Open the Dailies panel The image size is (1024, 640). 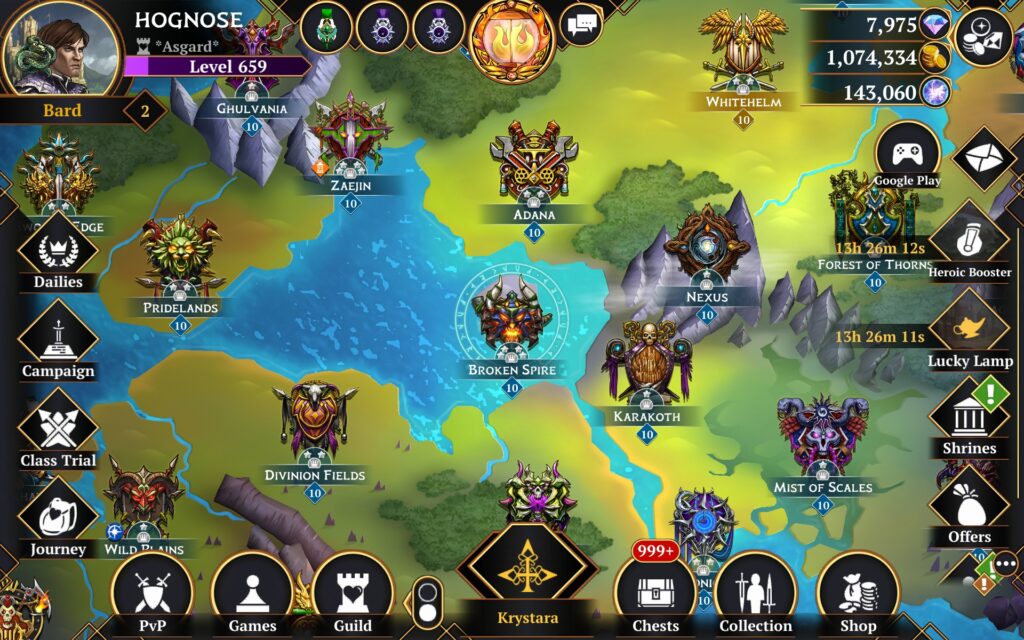click(x=57, y=250)
